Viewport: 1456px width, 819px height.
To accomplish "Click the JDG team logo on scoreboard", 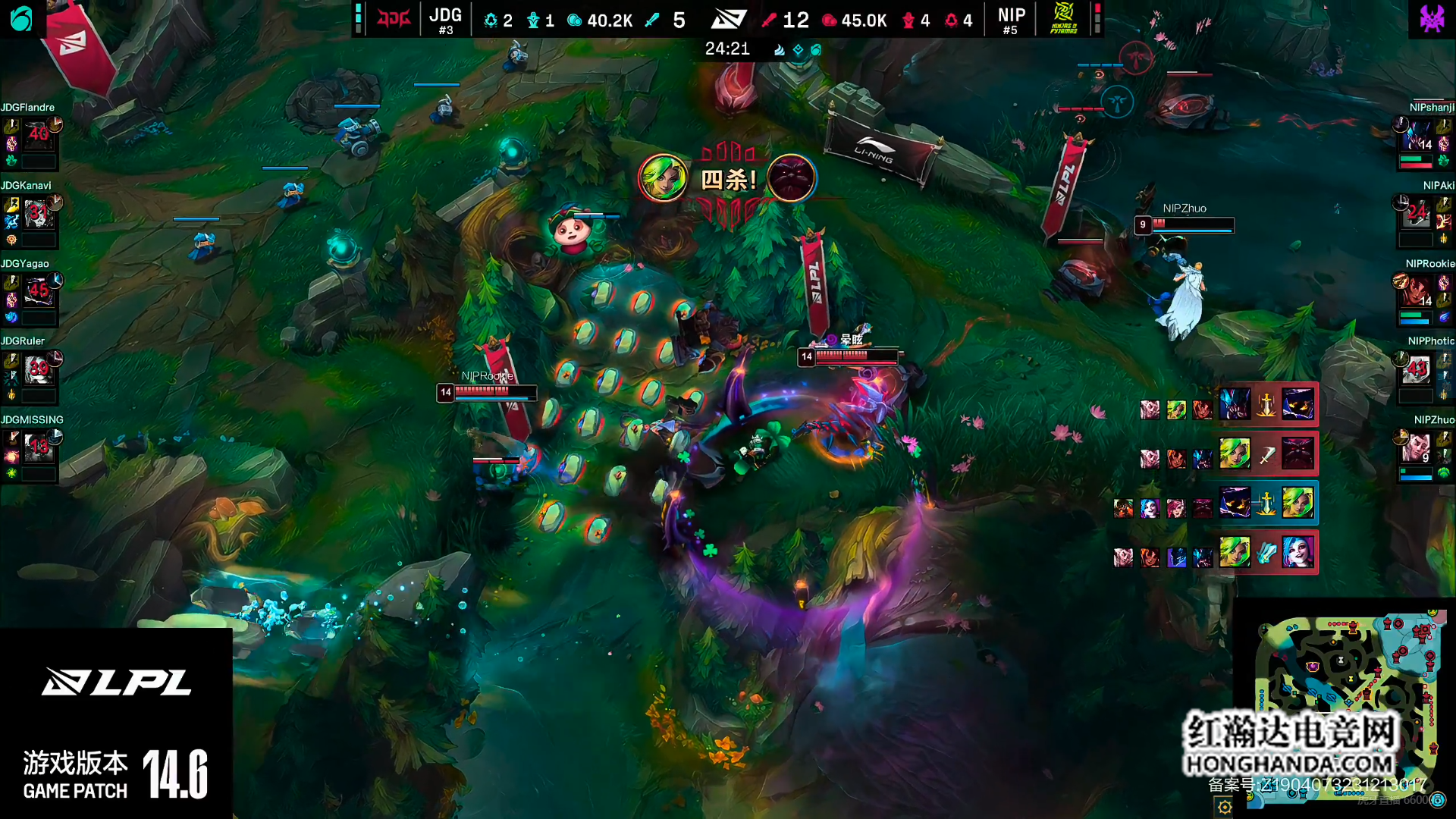I will click(394, 18).
